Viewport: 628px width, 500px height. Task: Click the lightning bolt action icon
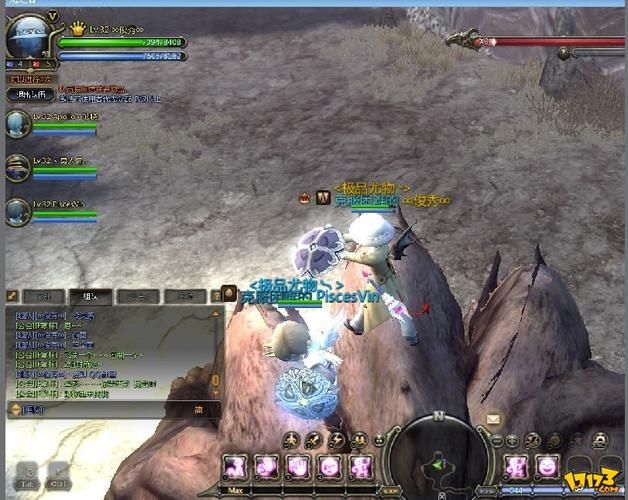tap(337, 440)
